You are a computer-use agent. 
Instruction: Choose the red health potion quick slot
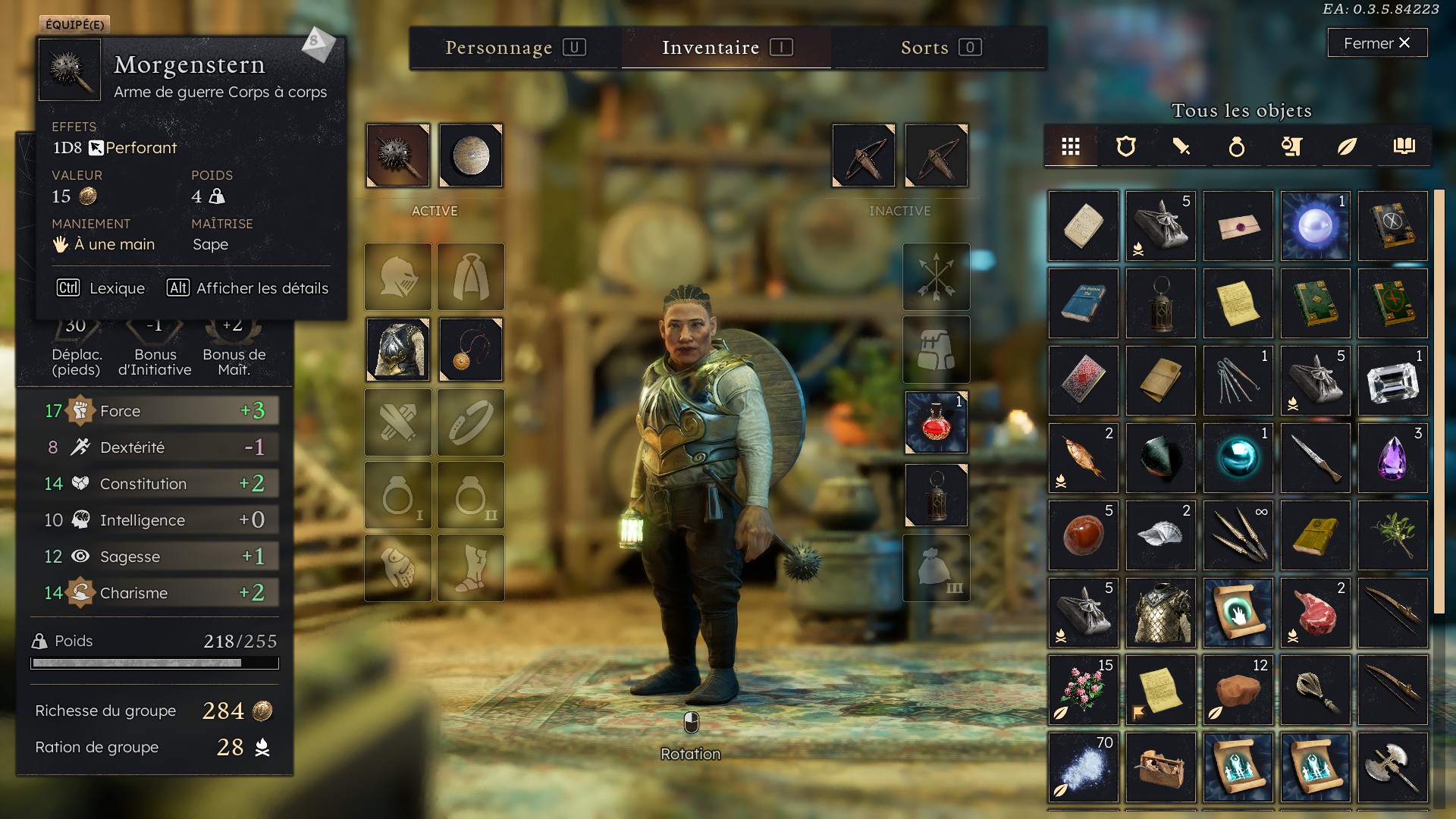pos(937,422)
